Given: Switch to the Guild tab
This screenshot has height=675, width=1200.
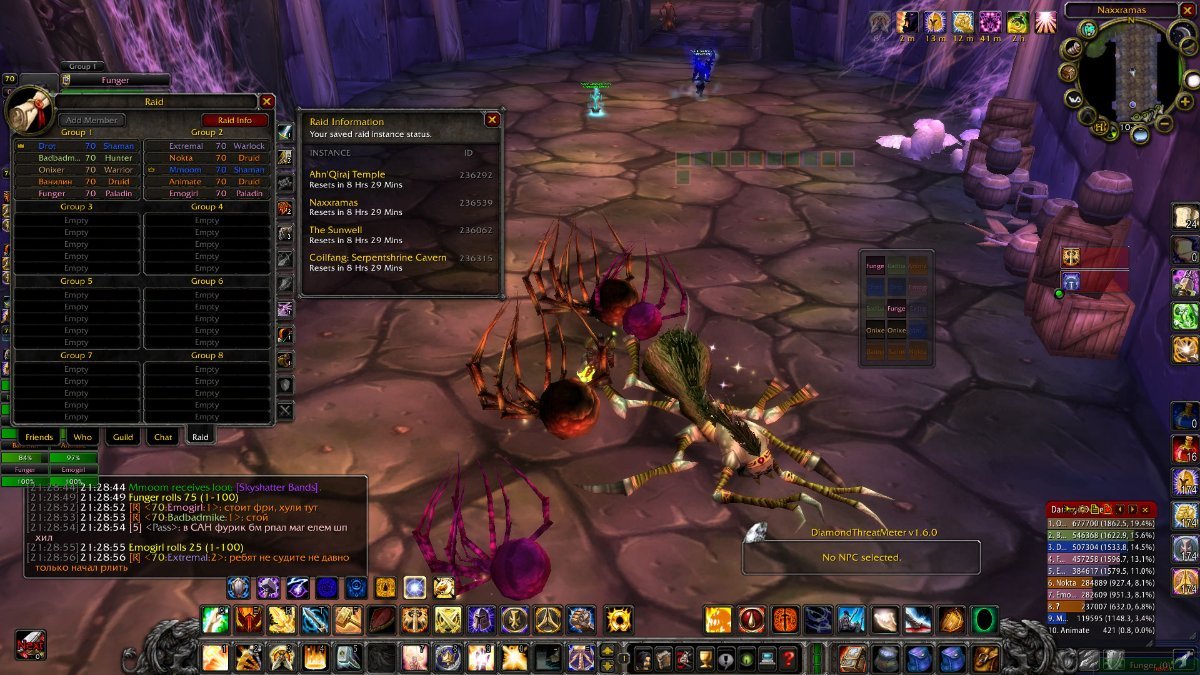Looking at the screenshot, I should click(123, 437).
